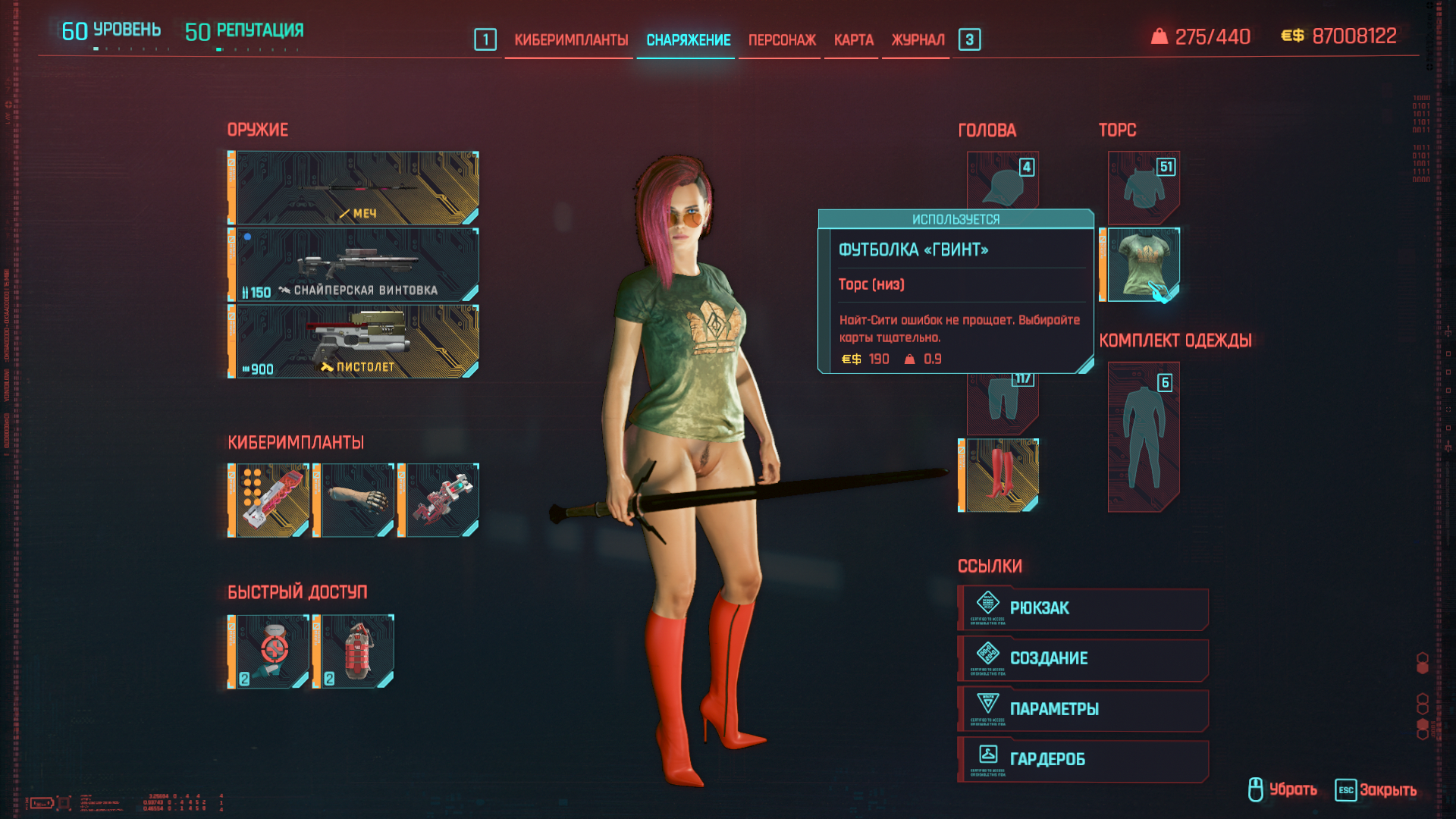The image size is (1456, 819).
Task: Go to the Создание crafting menu
Action: [x=1083, y=659]
